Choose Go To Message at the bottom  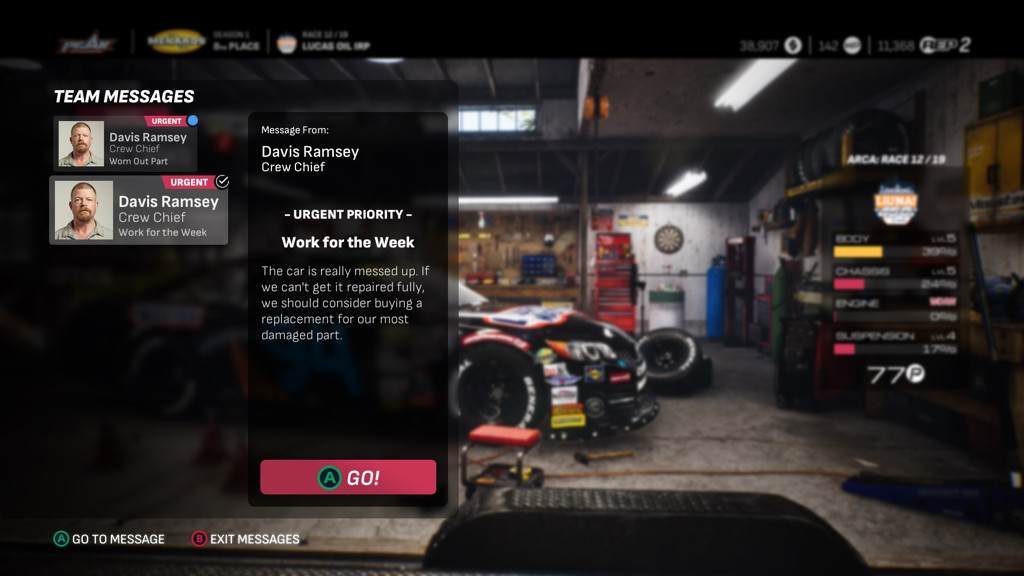(109, 539)
